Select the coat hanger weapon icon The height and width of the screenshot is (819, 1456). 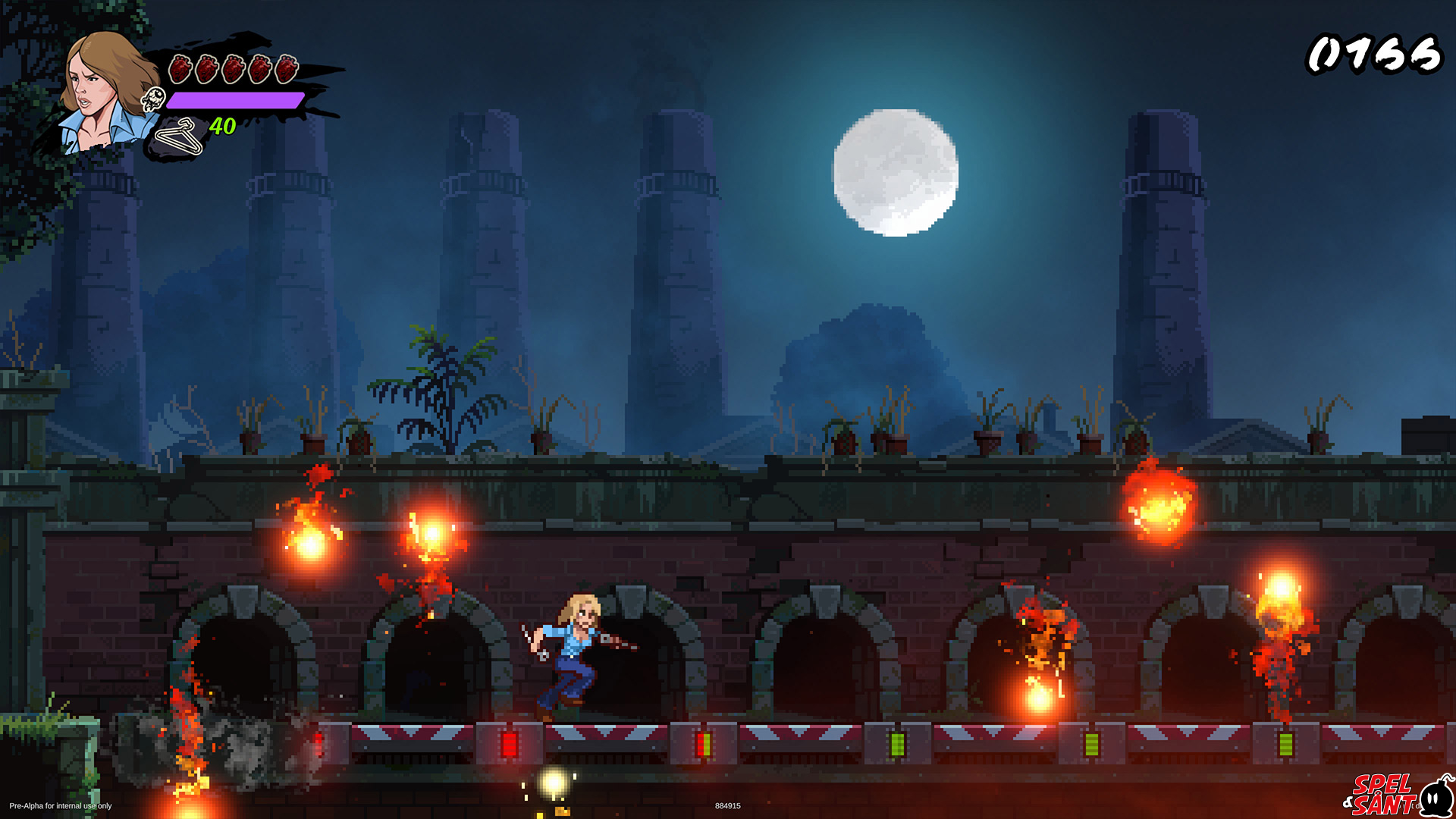(x=180, y=136)
